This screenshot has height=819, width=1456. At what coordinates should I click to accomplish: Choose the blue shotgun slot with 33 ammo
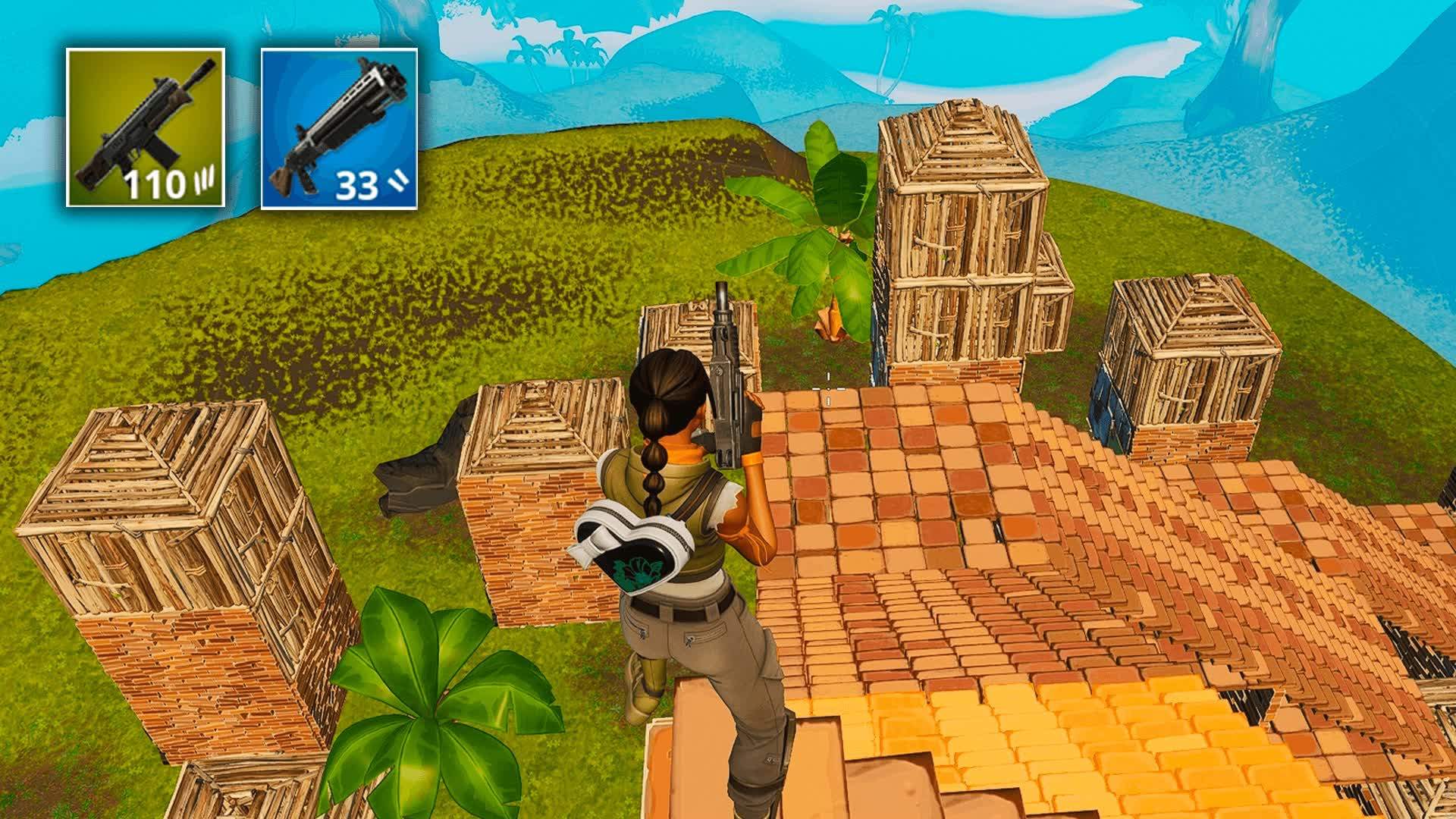click(339, 128)
